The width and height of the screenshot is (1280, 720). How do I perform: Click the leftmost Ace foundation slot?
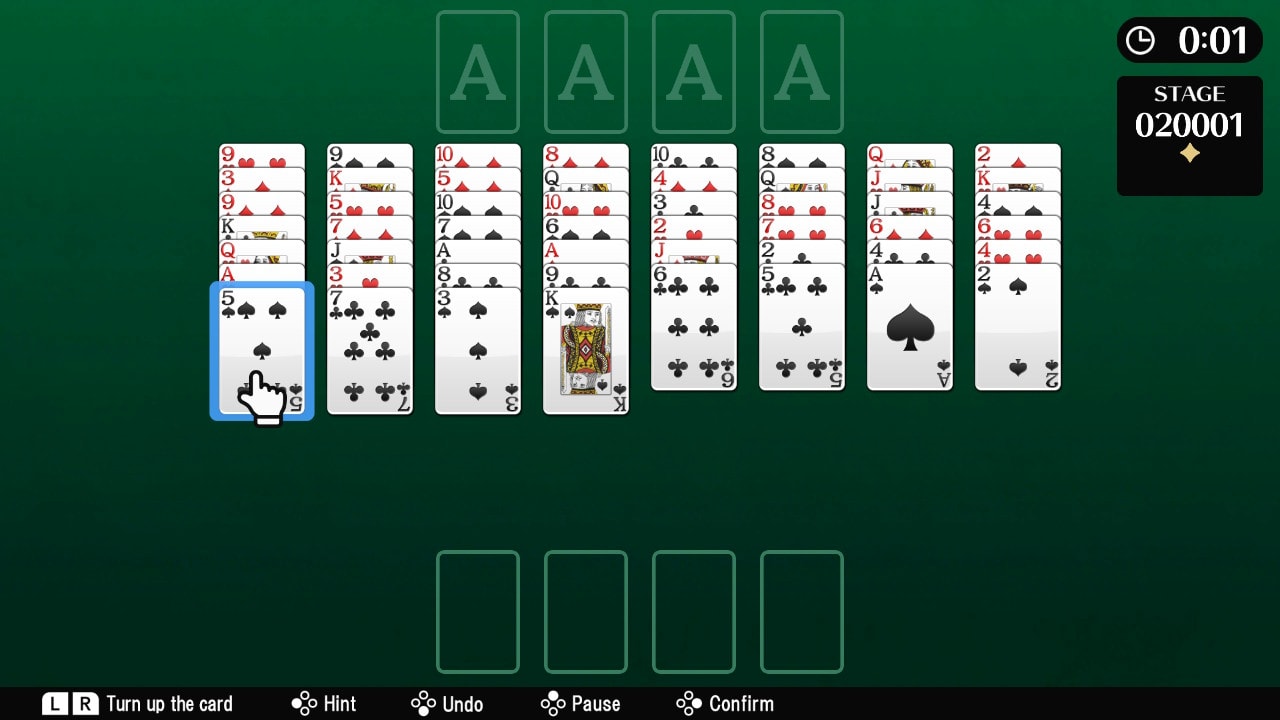point(477,70)
